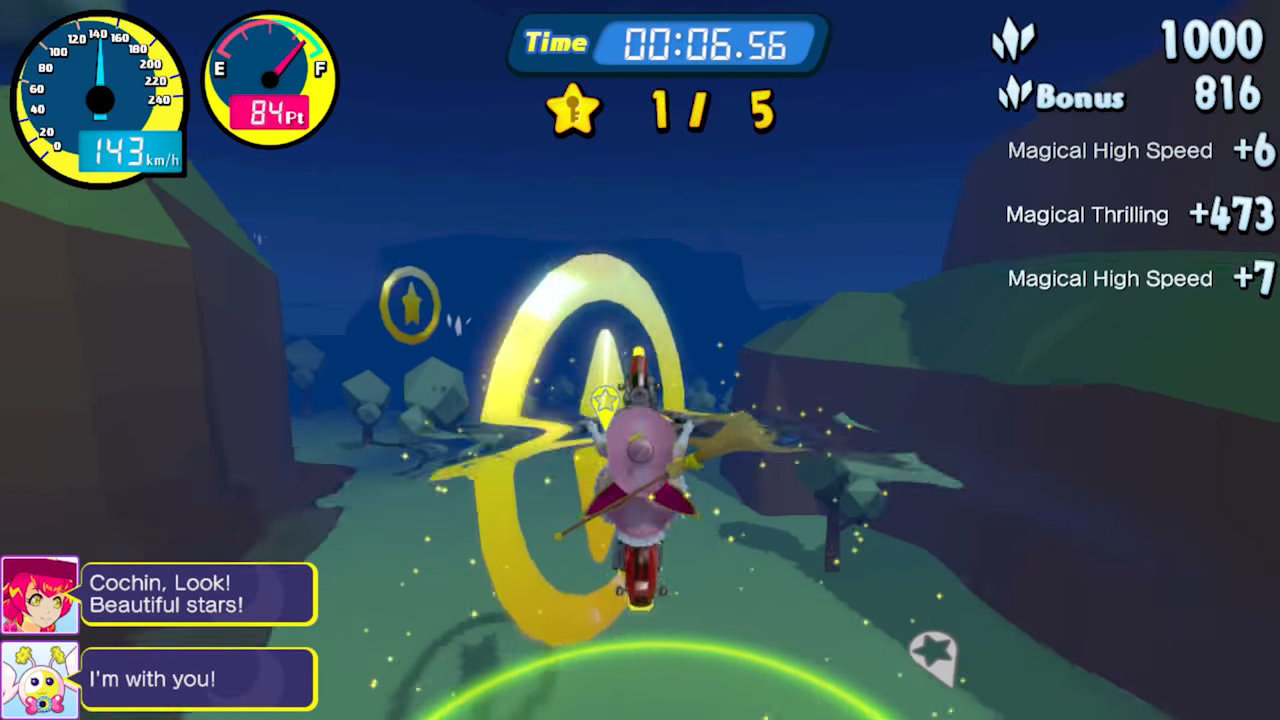Click the "I'm with you!" dialogue box
Image resolution: width=1280 pixels, height=720 pixels.
pos(198,679)
